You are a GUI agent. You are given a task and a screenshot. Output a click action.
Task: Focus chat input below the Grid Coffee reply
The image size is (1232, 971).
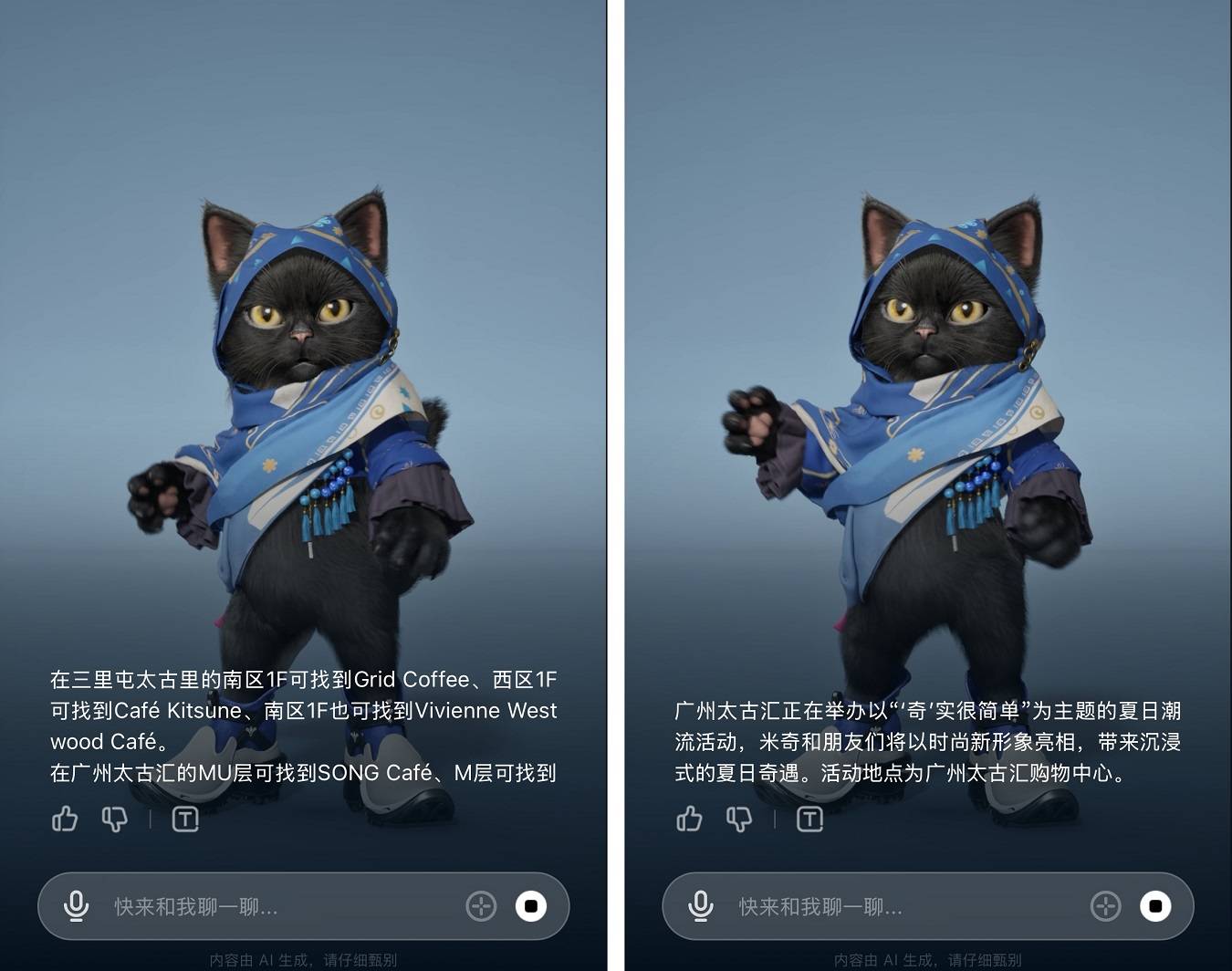(274, 906)
